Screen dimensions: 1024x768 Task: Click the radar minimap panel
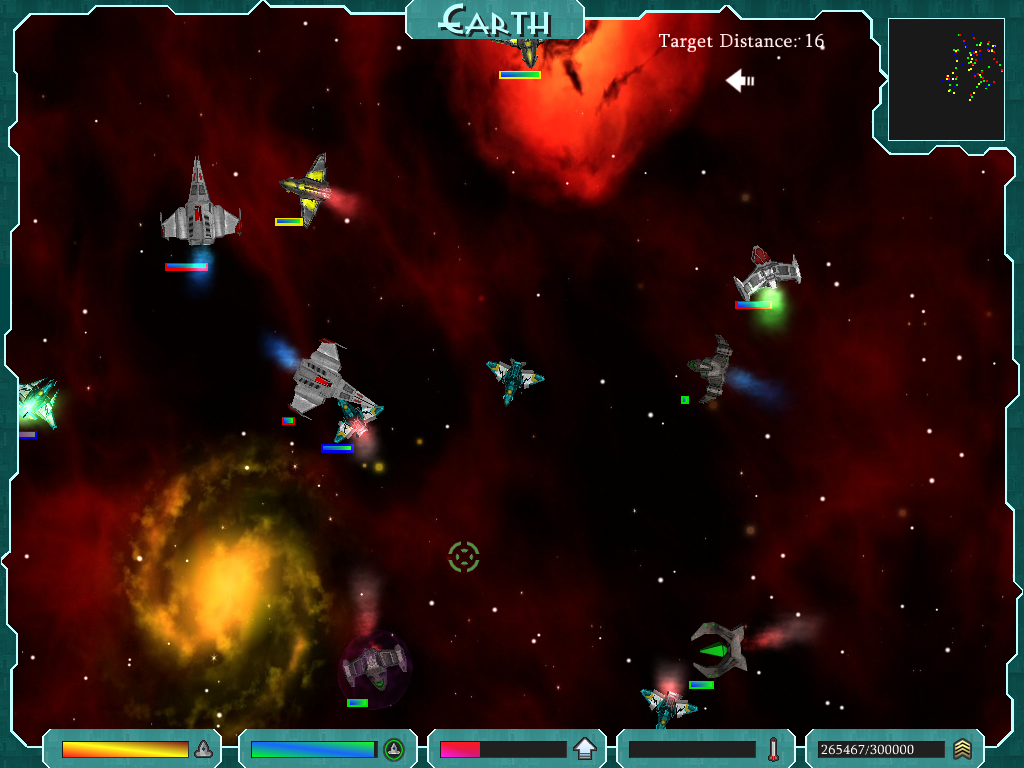click(946, 79)
